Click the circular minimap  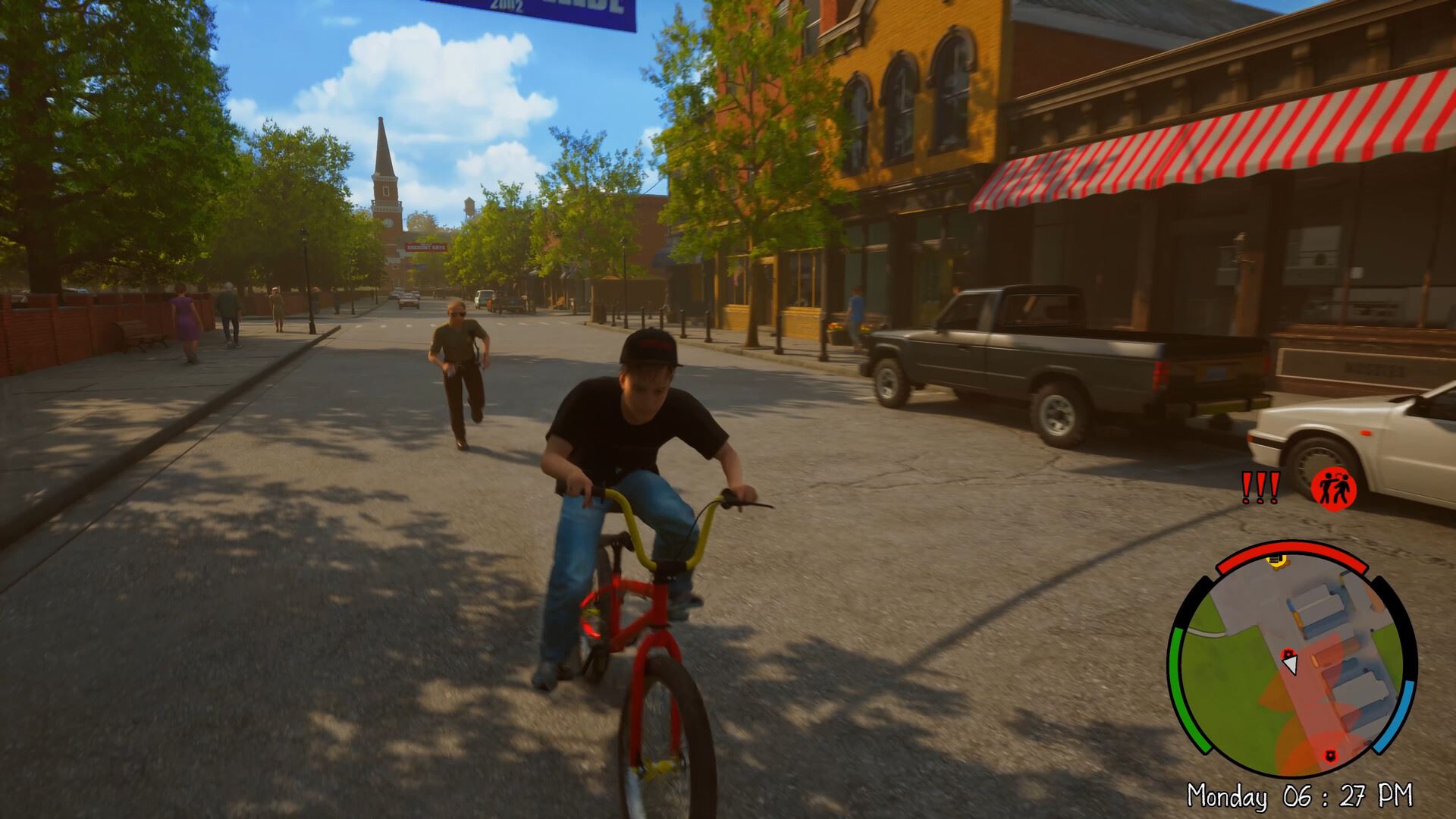click(1291, 661)
